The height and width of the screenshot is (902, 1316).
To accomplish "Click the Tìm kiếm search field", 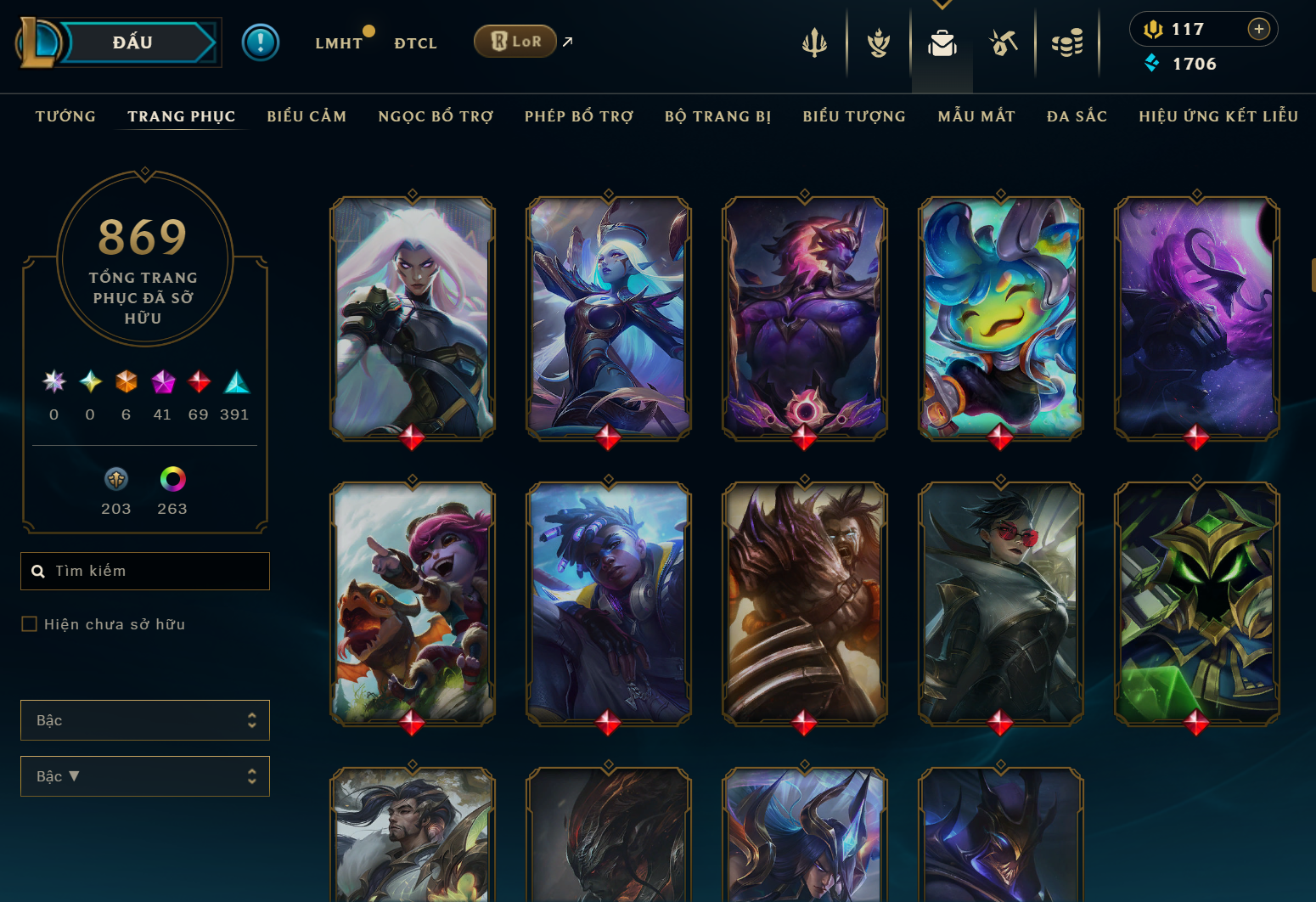I will [153, 571].
